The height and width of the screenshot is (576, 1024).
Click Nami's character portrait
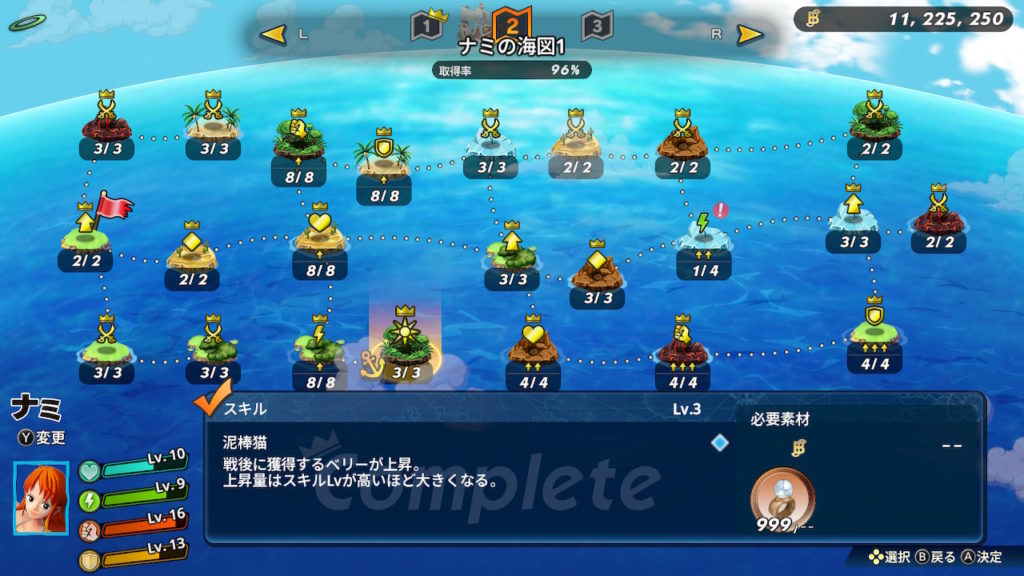coord(42,497)
